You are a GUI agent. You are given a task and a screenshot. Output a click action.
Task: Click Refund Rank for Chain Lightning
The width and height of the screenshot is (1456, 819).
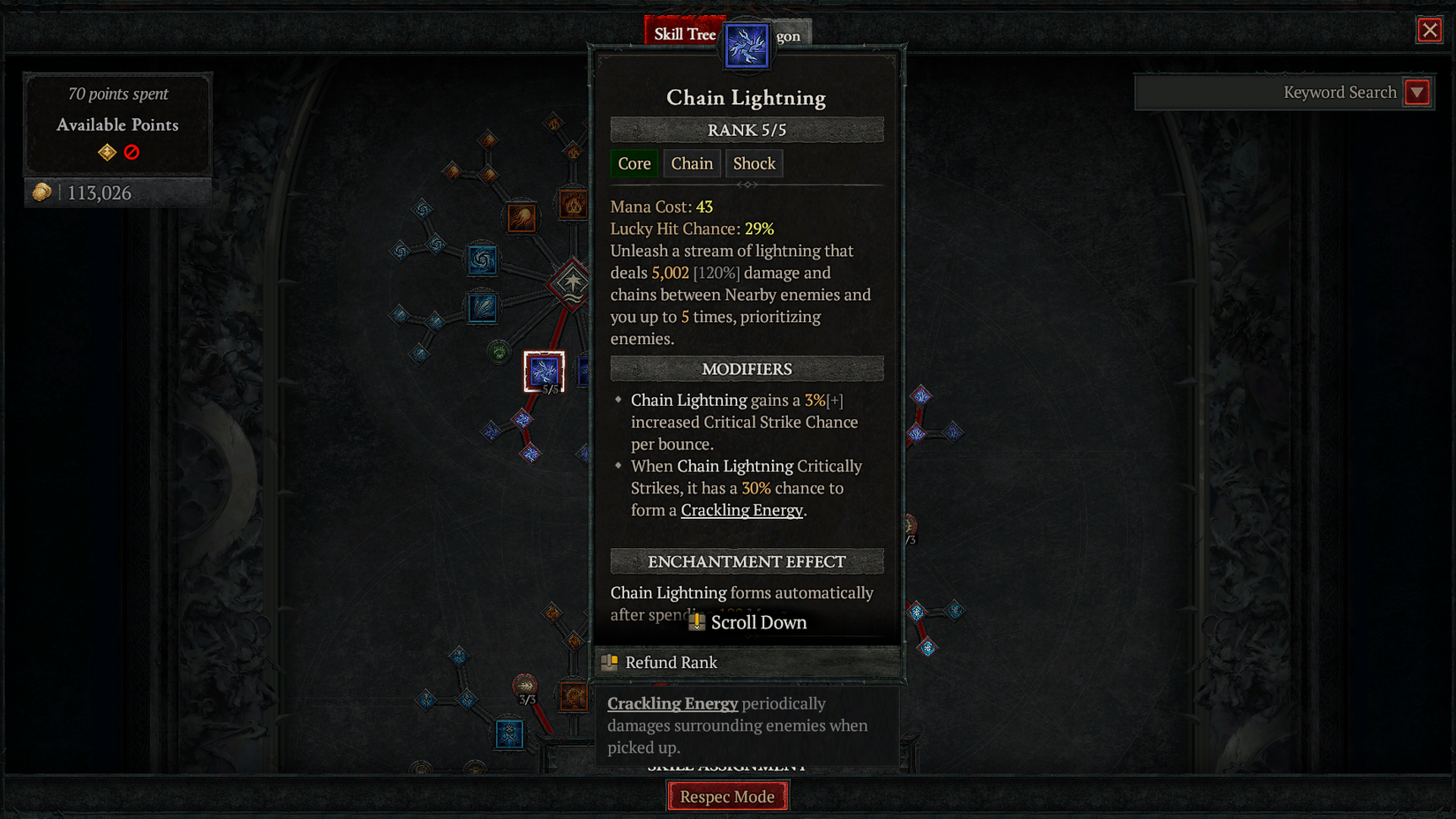tap(672, 662)
